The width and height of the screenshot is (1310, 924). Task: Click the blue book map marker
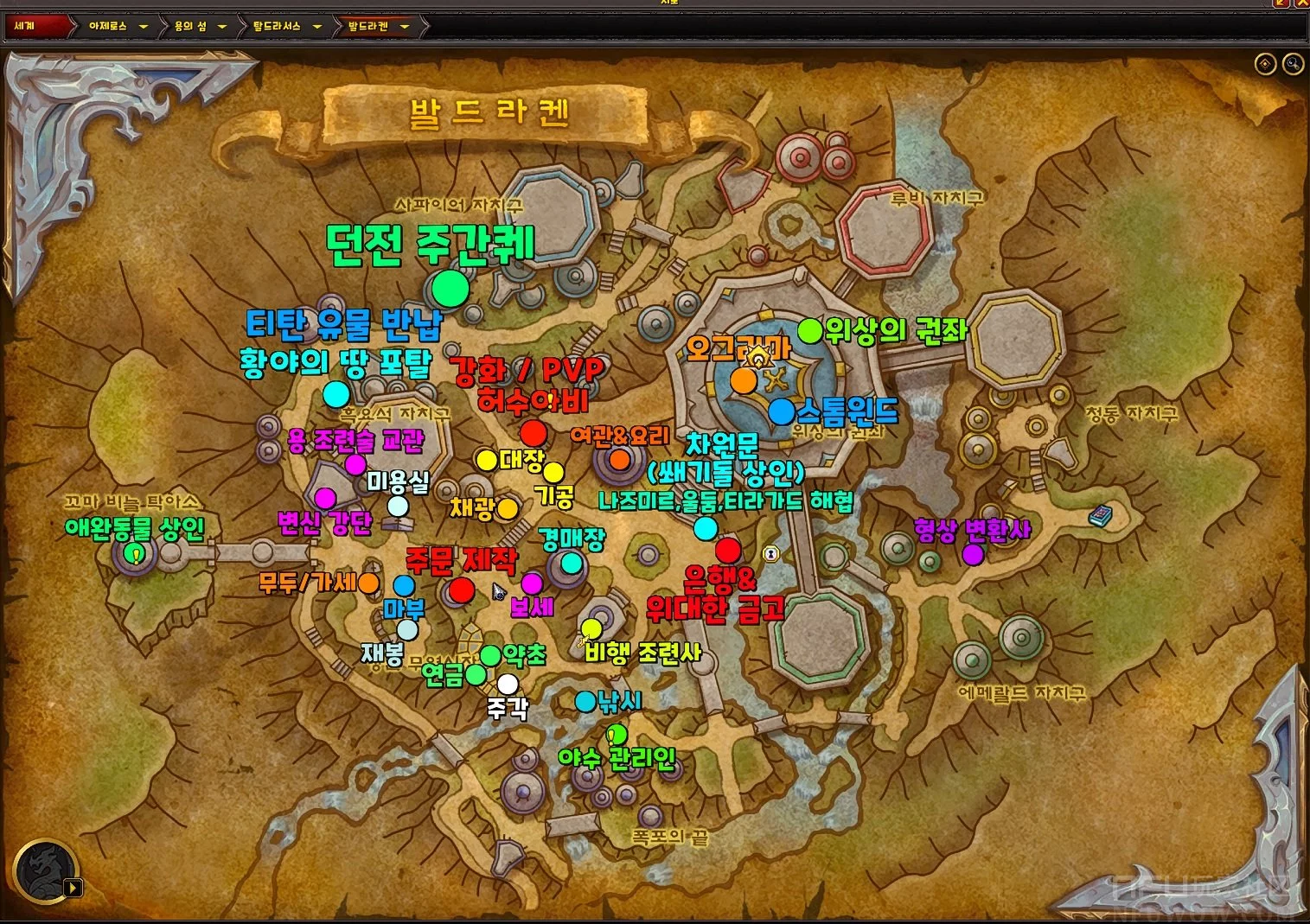click(1099, 516)
